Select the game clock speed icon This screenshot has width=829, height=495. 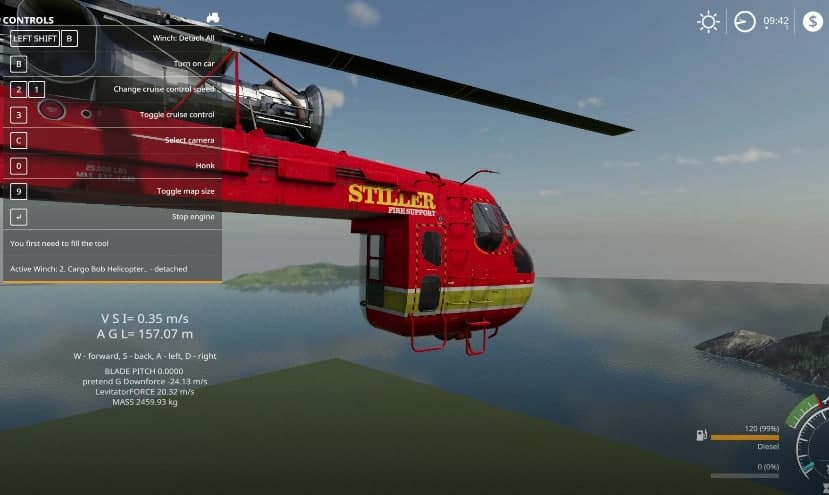coord(745,22)
